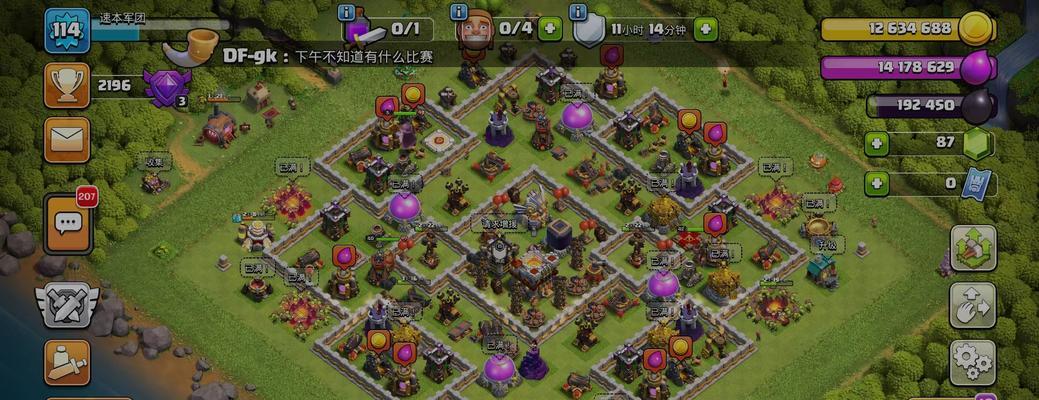The height and width of the screenshot is (400, 1039).
Task: Open the level 114 player profile badge
Action: click(68, 30)
